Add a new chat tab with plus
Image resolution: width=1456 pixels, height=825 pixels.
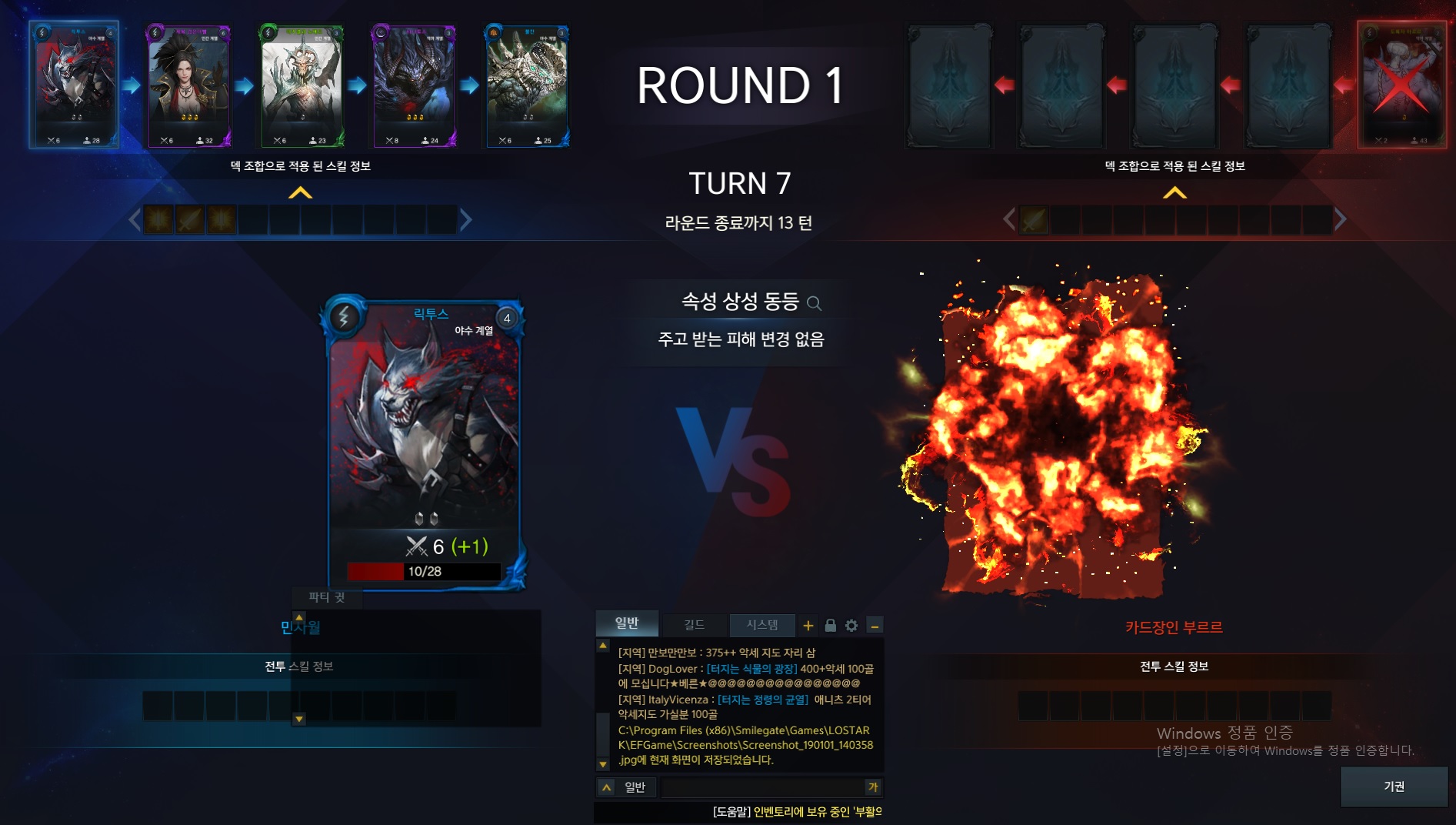click(x=808, y=626)
